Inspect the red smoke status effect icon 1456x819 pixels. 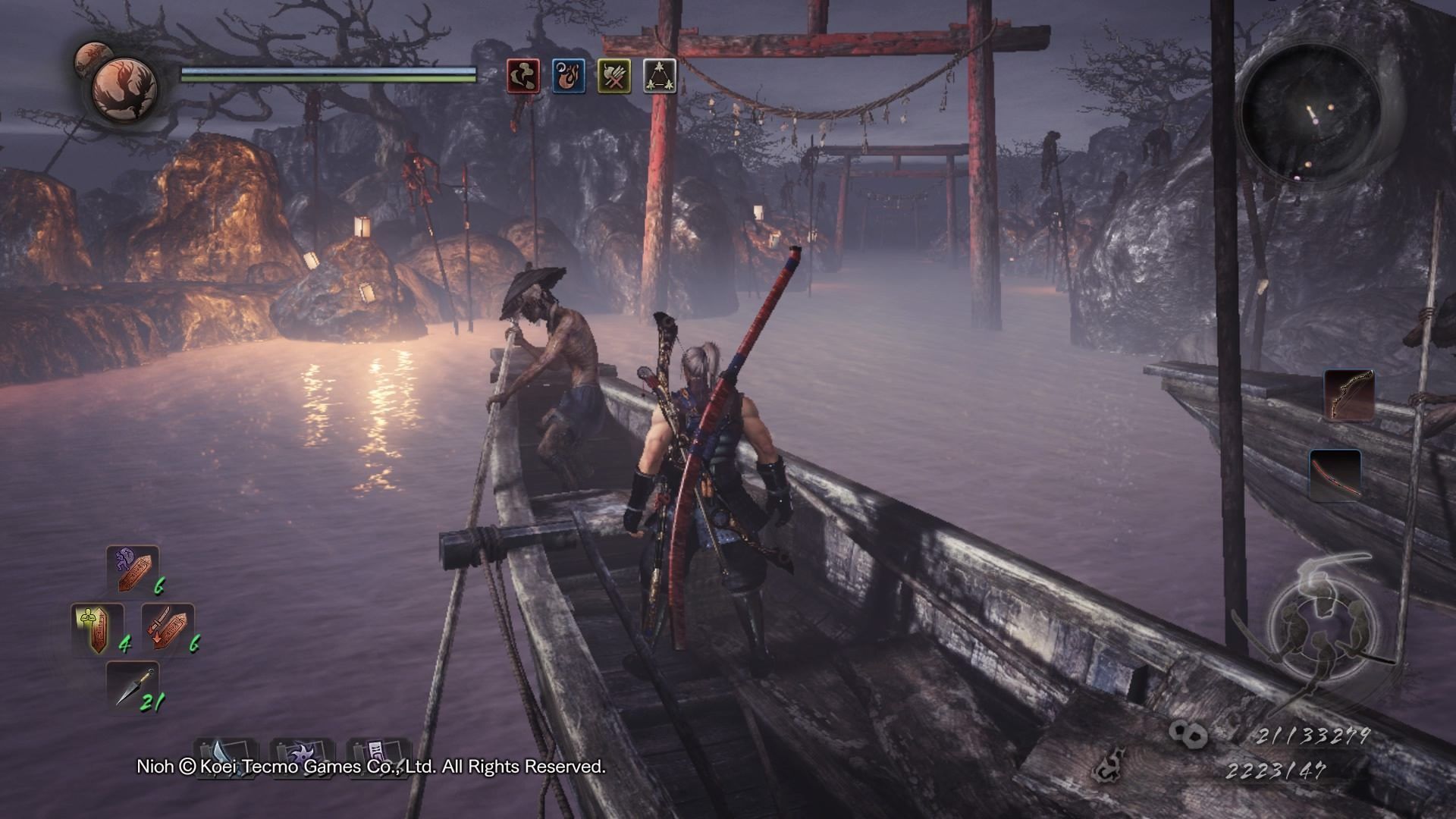523,76
